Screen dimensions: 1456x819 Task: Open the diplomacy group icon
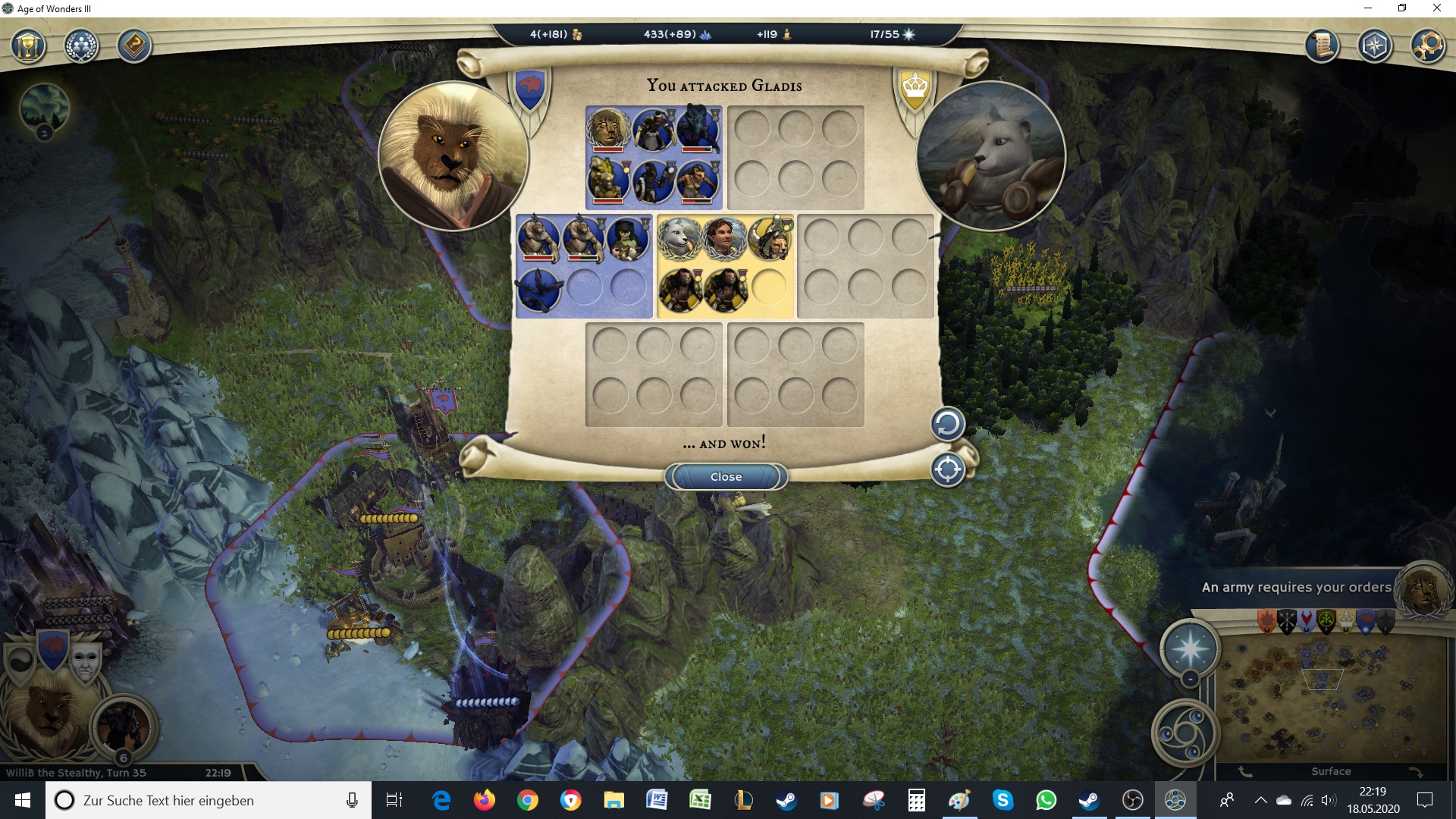(81, 46)
